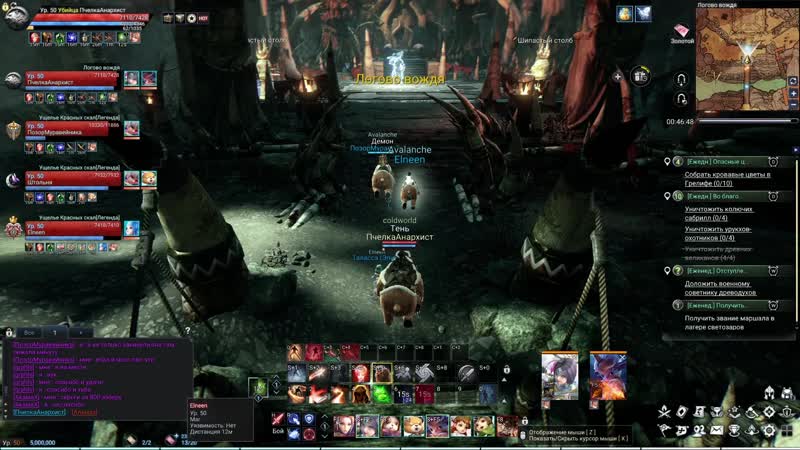The image size is (800, 450).
Task: Click the golden egg buff icon
Action: pos(625,14)
